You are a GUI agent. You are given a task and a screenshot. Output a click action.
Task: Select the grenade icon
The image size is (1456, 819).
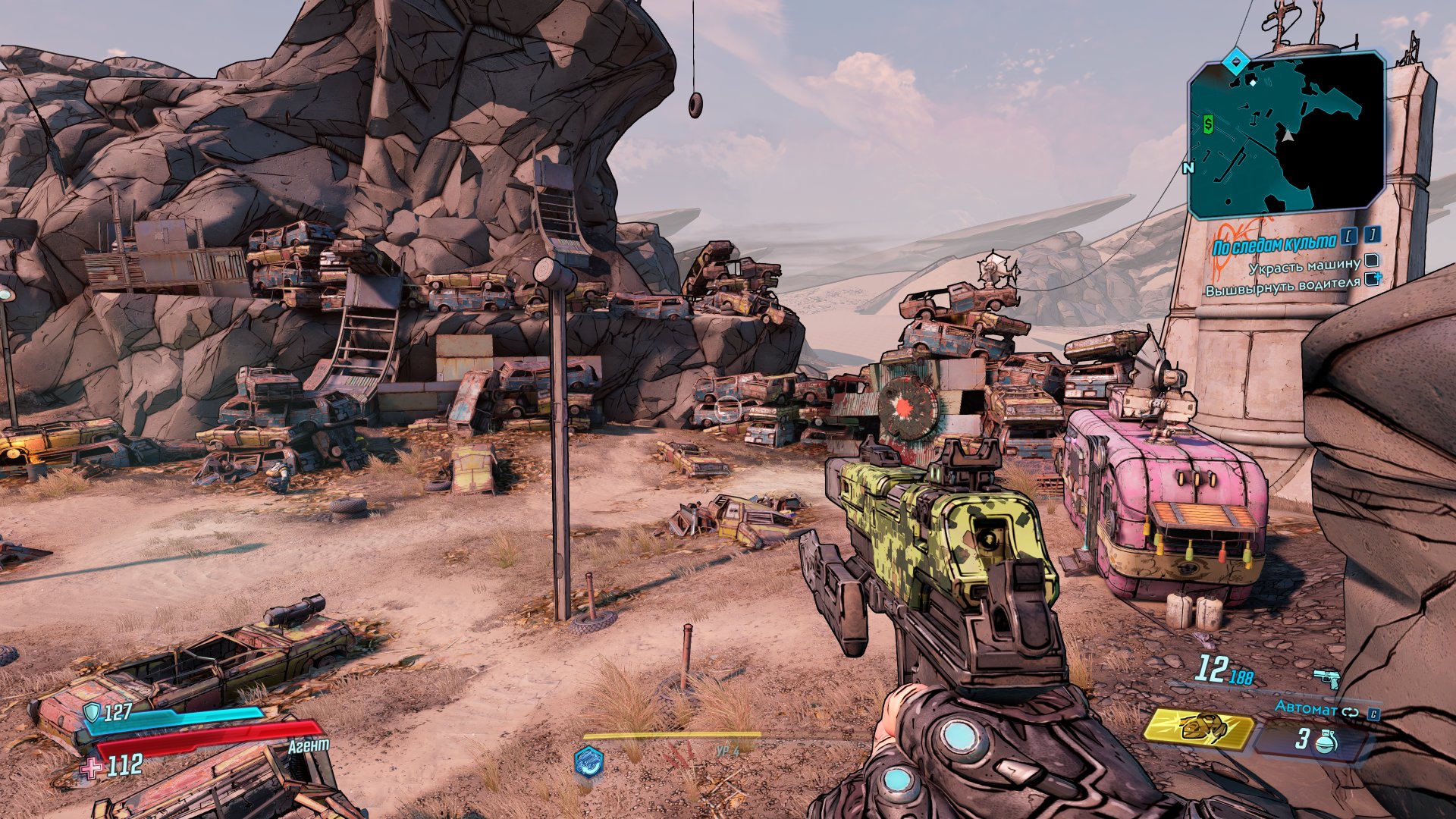[1325, 741]
